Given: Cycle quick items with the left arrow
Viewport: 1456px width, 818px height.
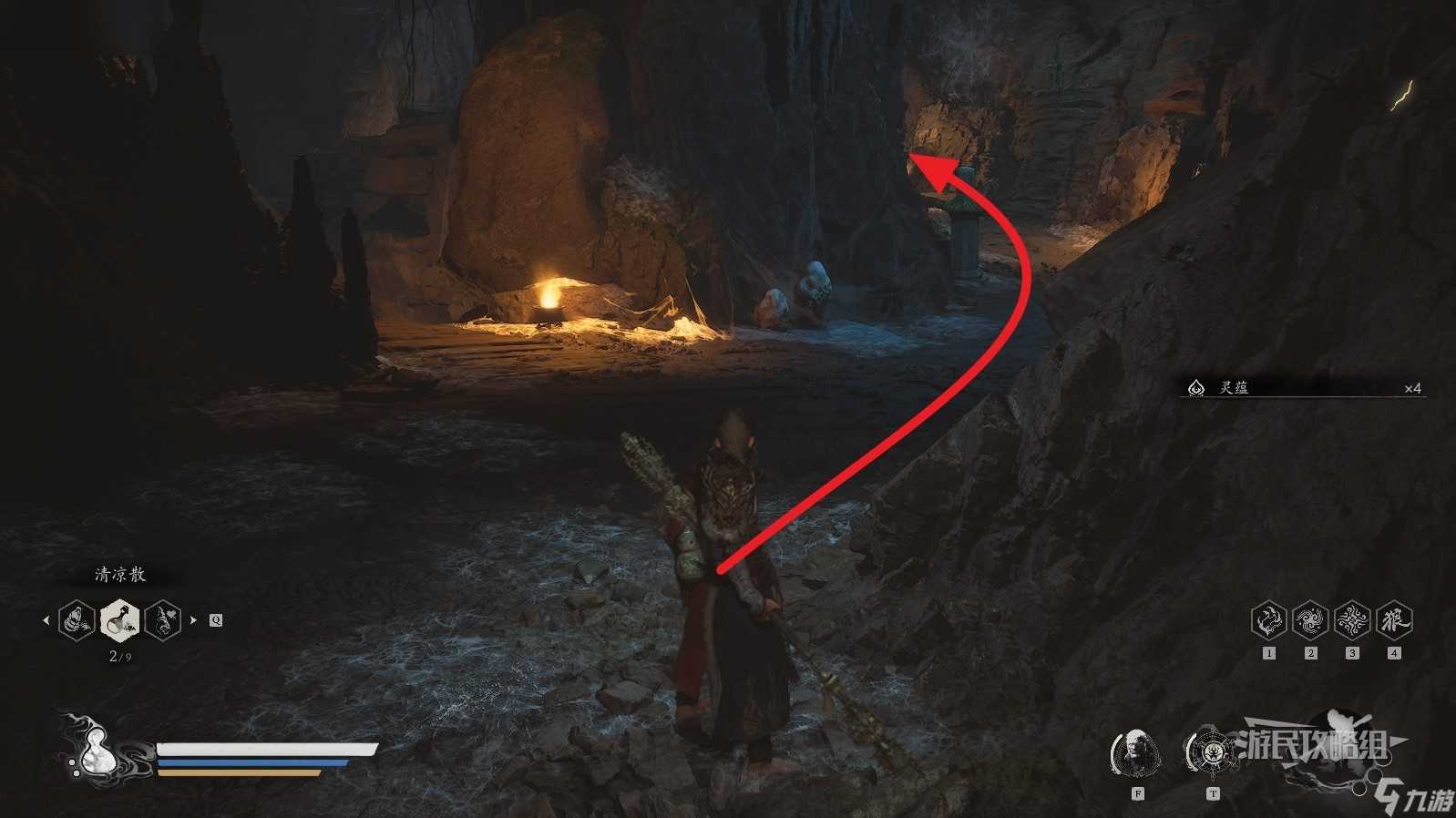Looking at the screenshot, I should click(x=46, y=621).
